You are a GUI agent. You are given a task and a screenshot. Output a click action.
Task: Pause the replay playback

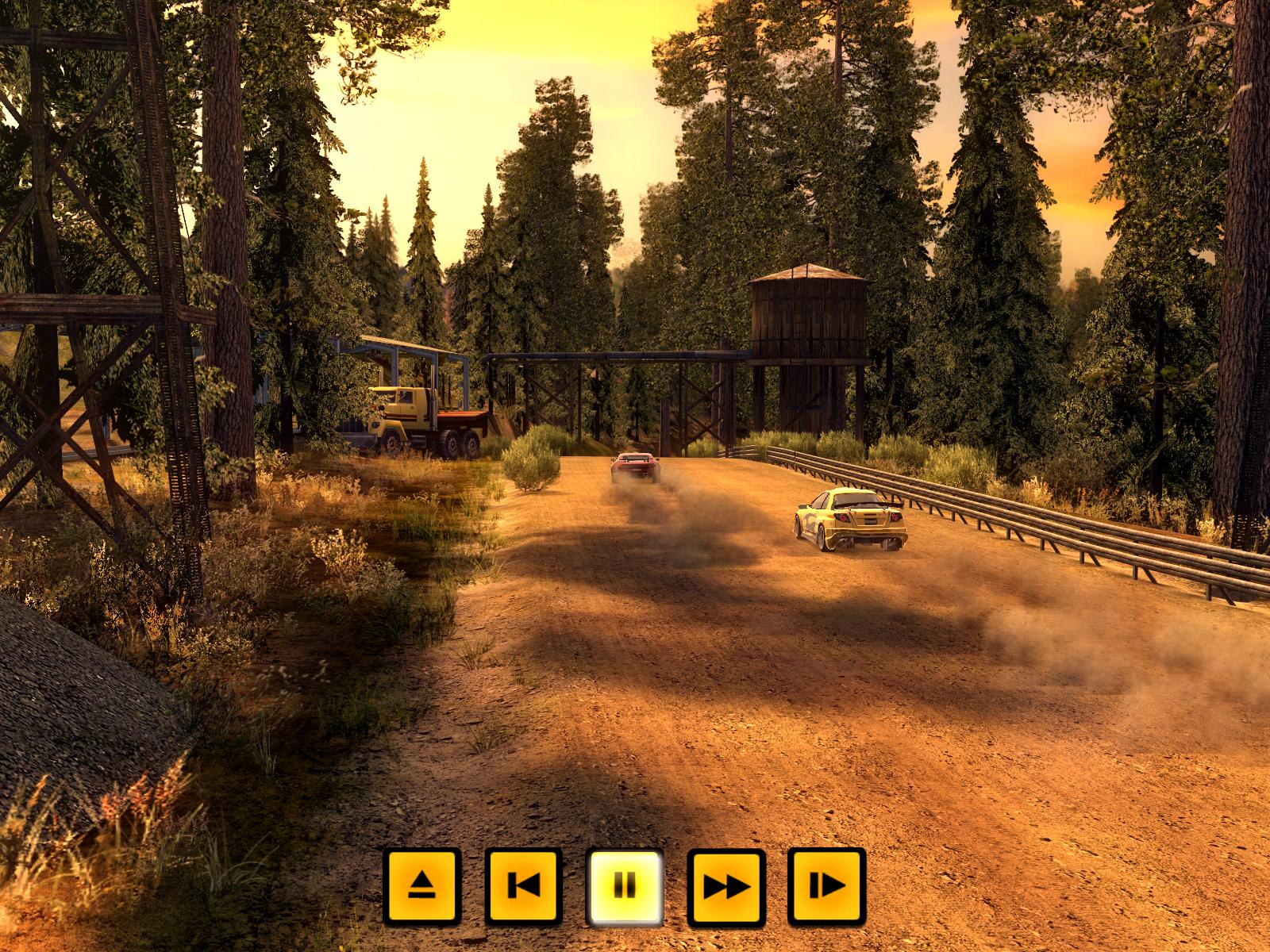click(625, 886)
